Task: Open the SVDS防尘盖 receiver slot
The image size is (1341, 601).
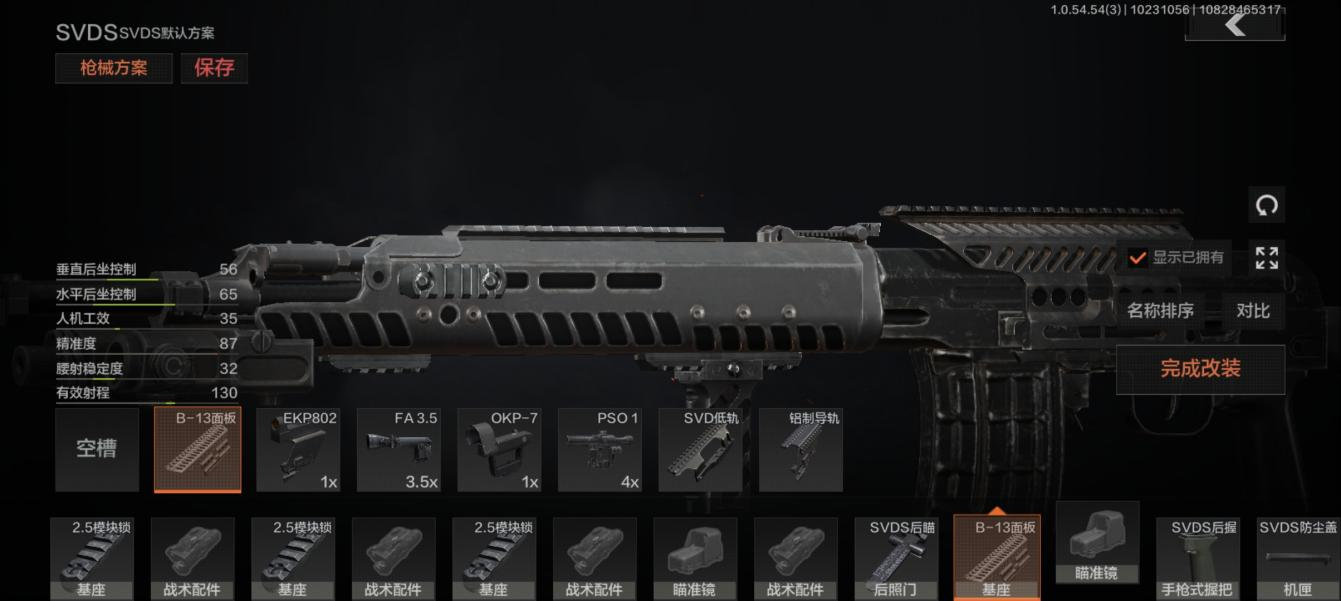Action: point(1298,558)
